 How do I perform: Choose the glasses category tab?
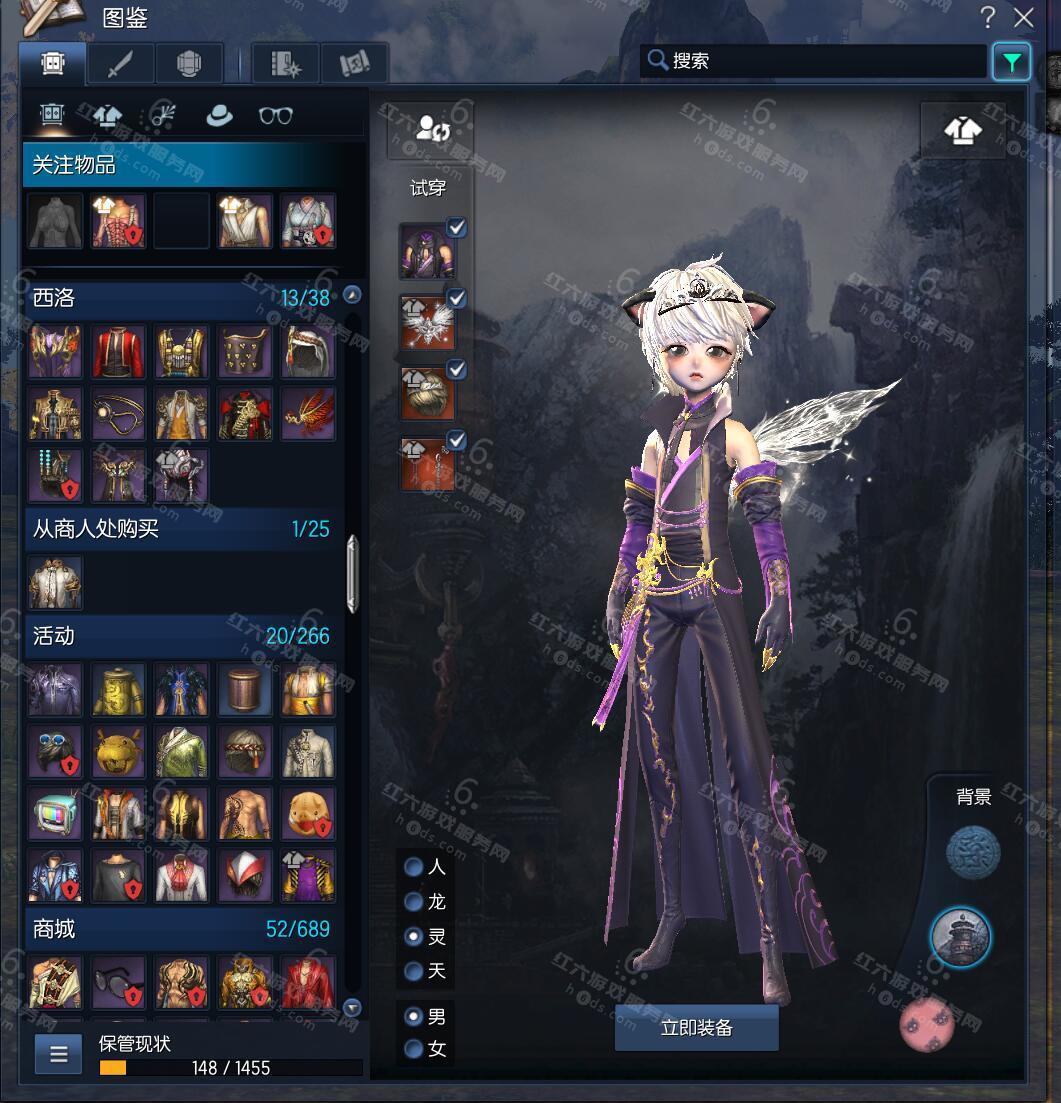[x=276, y=115]
